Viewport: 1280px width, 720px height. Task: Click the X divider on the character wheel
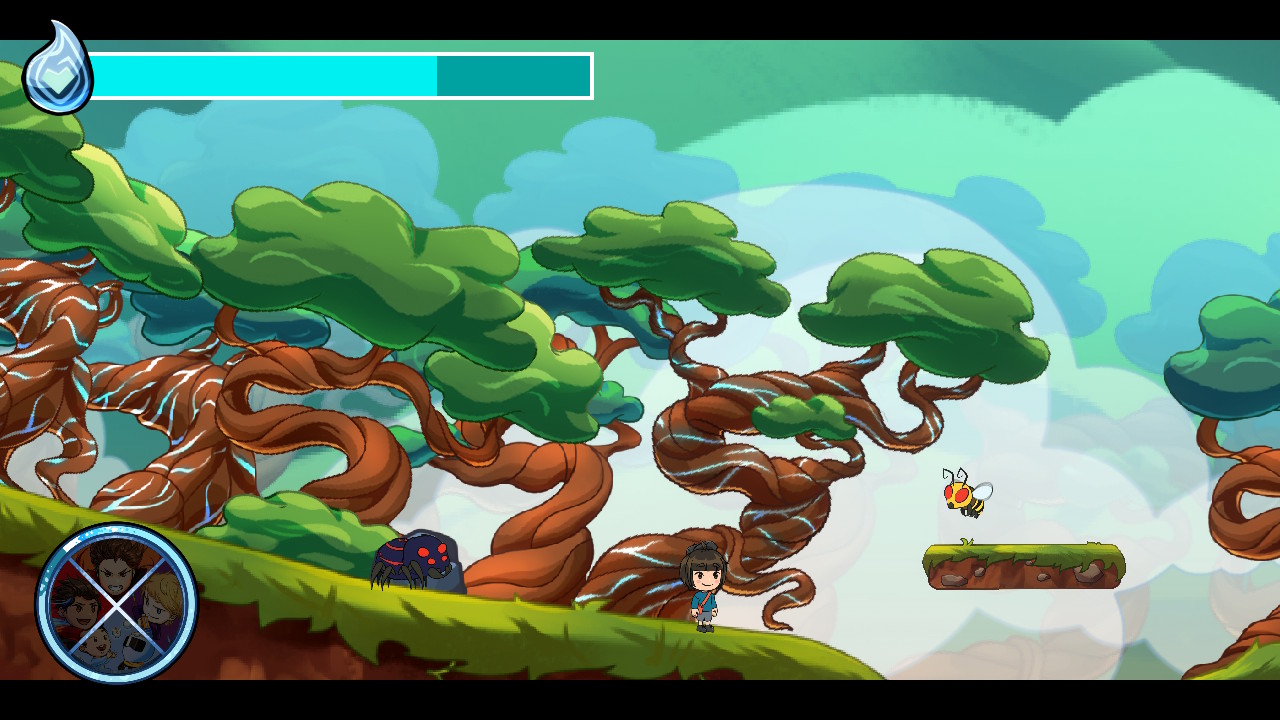pos(117,607)
